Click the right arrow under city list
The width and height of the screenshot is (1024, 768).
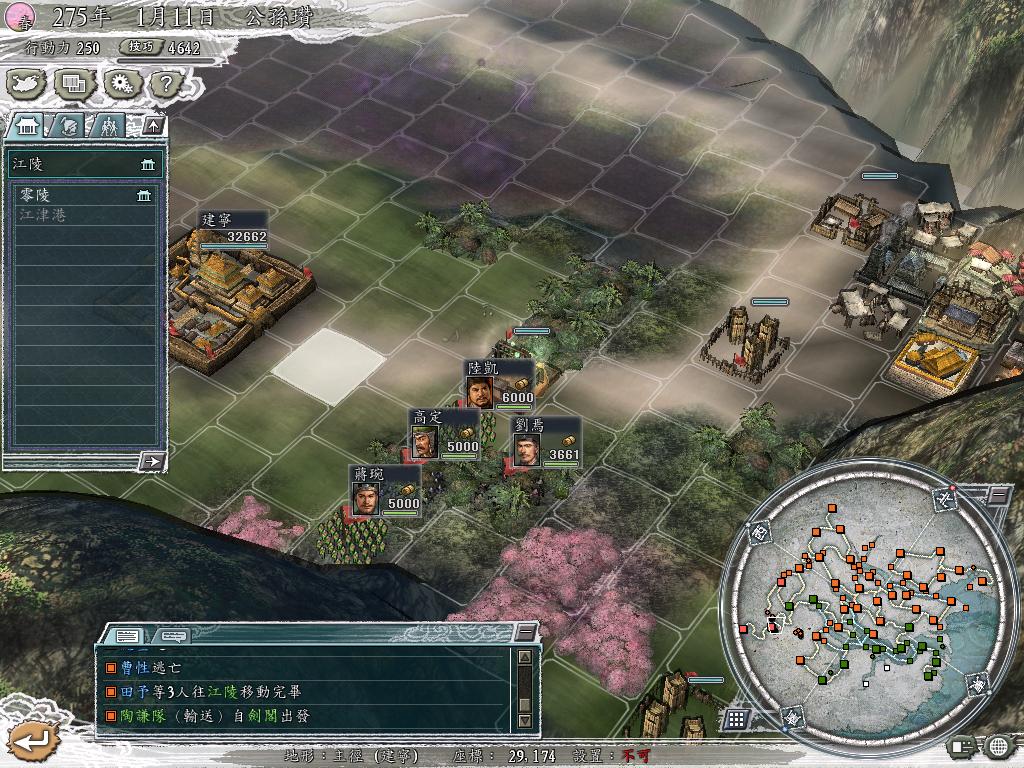[x=152, y=461]
